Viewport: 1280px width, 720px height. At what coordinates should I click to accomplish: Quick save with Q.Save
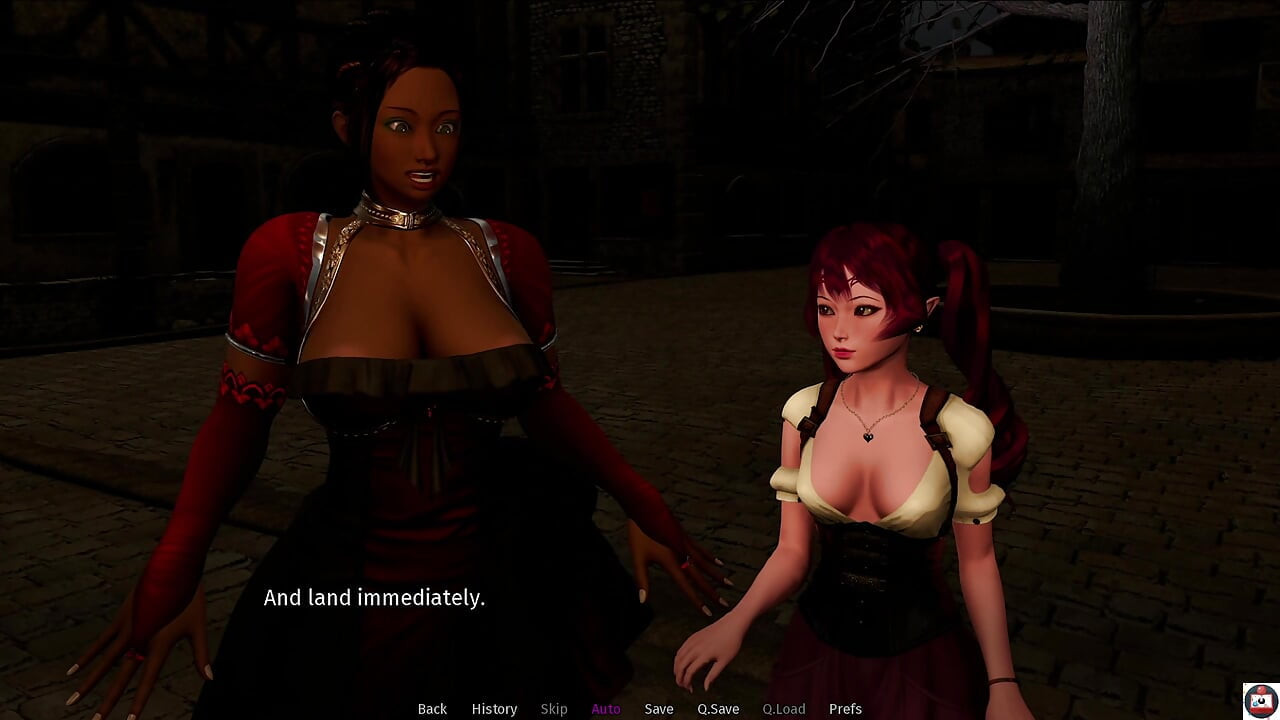718,709
